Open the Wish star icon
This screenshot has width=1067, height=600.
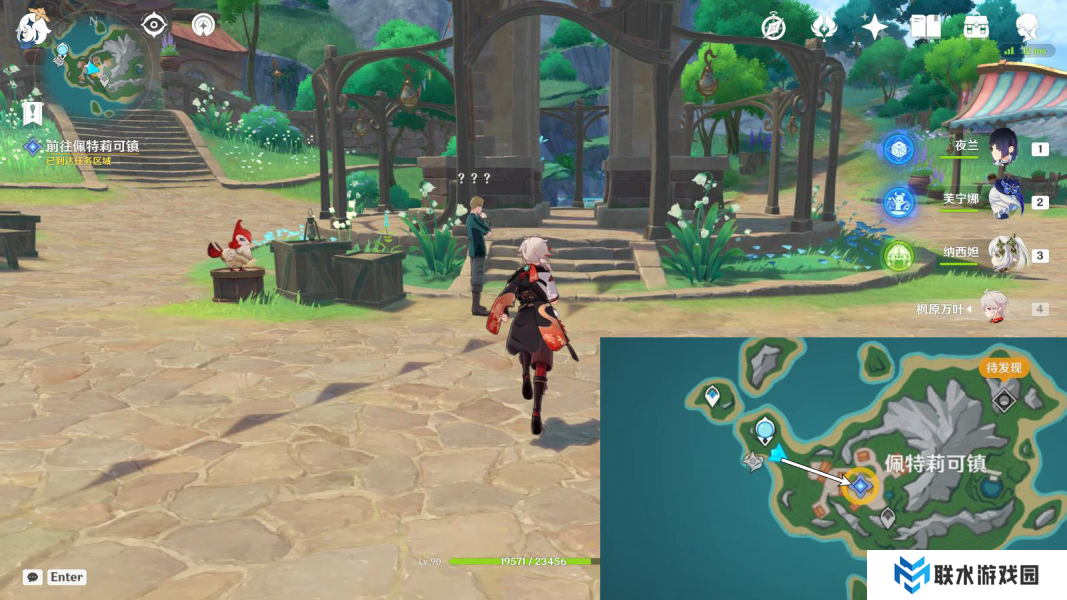coord(874,27)
